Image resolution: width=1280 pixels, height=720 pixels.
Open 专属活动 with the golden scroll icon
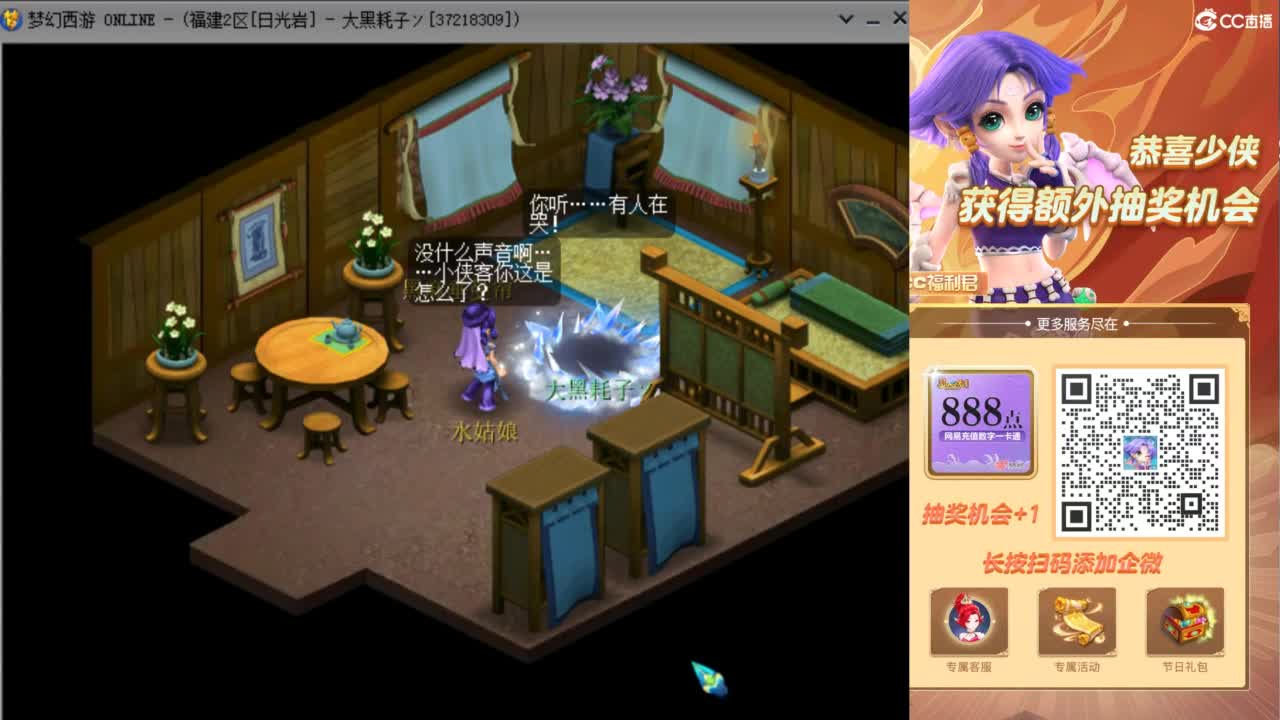pos(1077,622)
